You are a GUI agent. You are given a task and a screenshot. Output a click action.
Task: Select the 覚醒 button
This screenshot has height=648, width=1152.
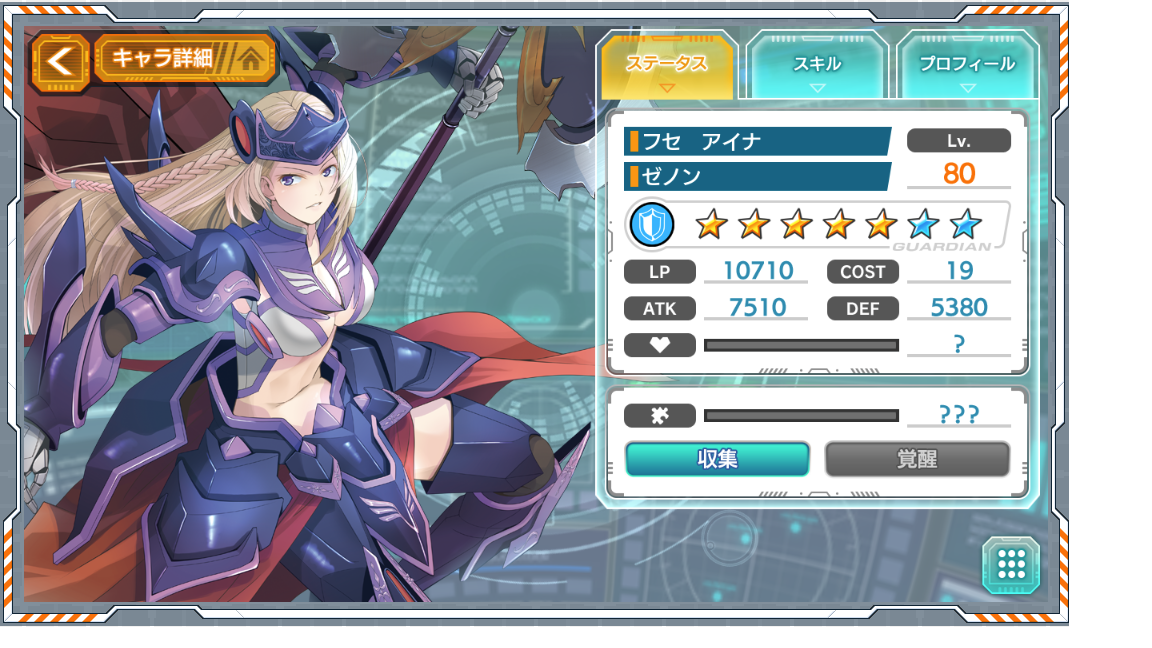917,459
